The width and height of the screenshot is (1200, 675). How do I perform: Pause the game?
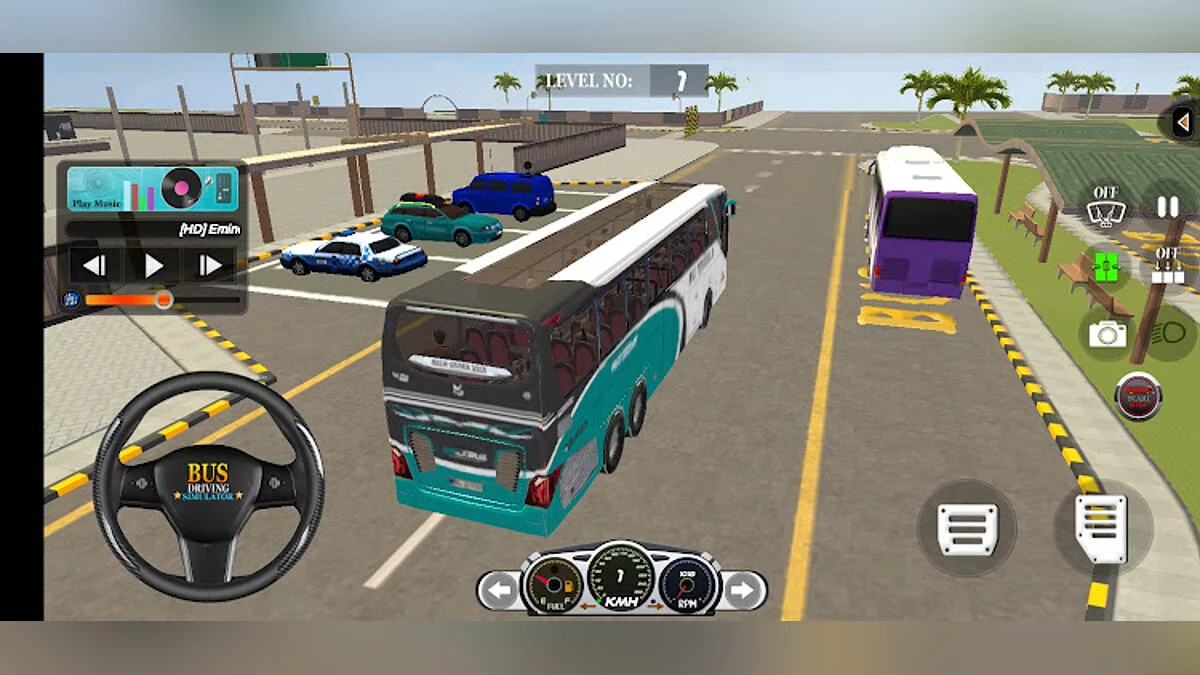(x=1166, y=207)
